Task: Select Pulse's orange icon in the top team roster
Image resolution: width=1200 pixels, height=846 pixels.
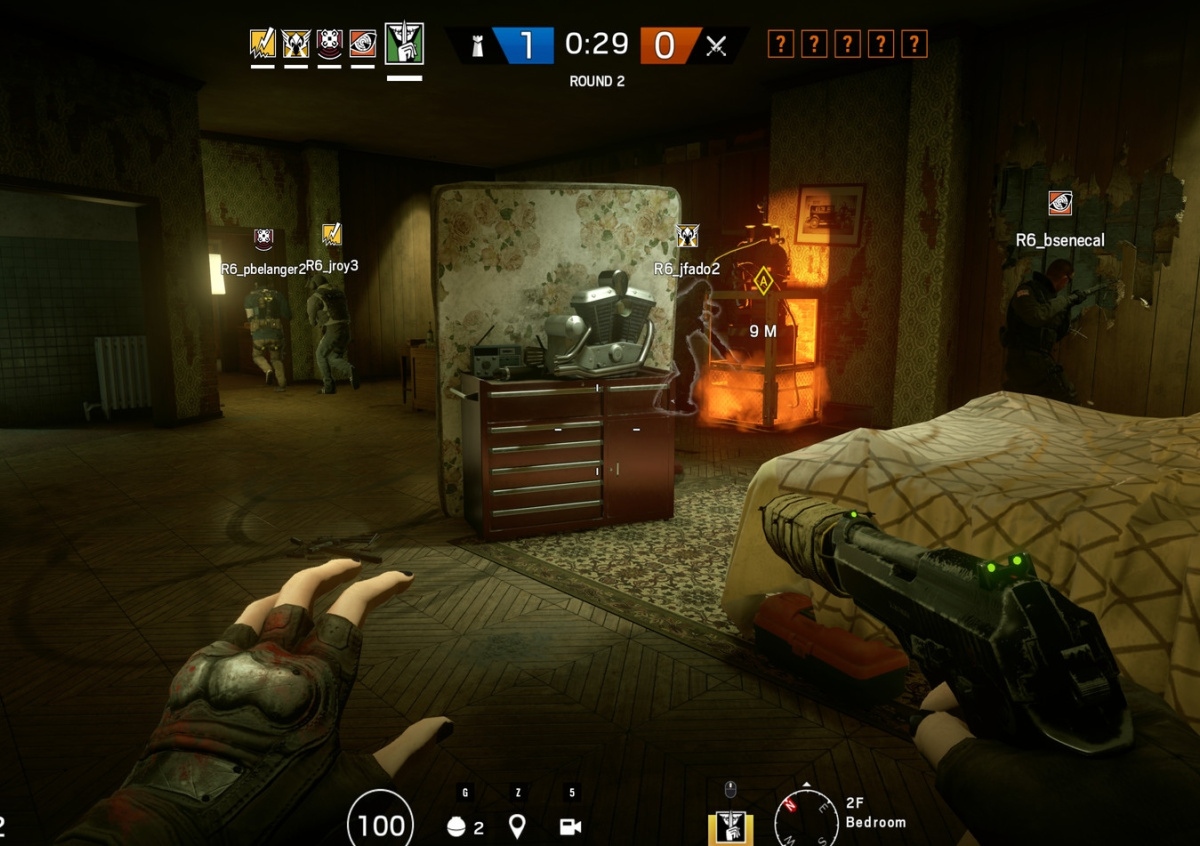Action: [363, 44]
